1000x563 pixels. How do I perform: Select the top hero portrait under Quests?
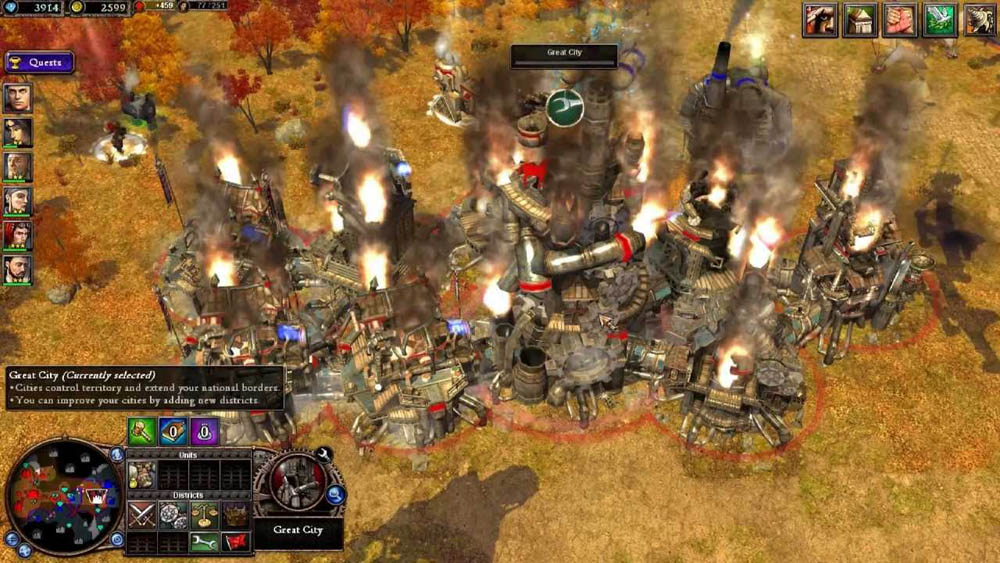point(17,98)
